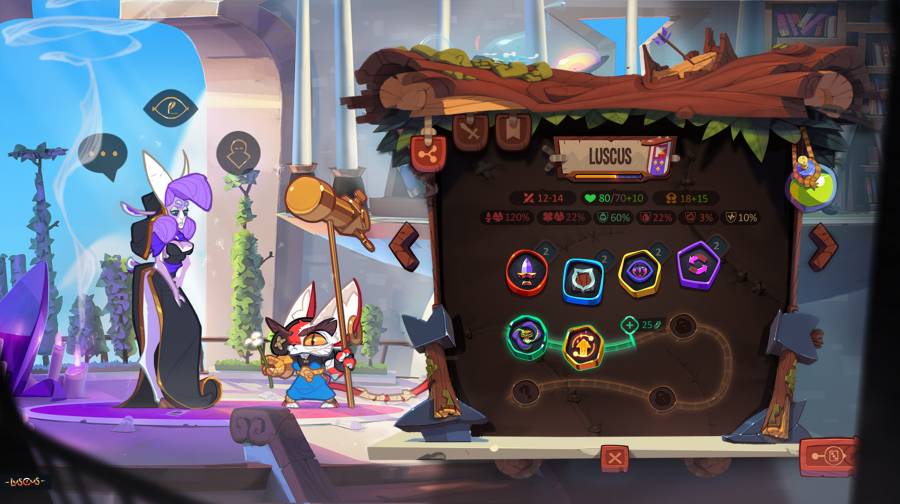The height and width of the screenshot is (504, 900).
Task: Click the red card button at panel corner
Action: tap(827, 457)
